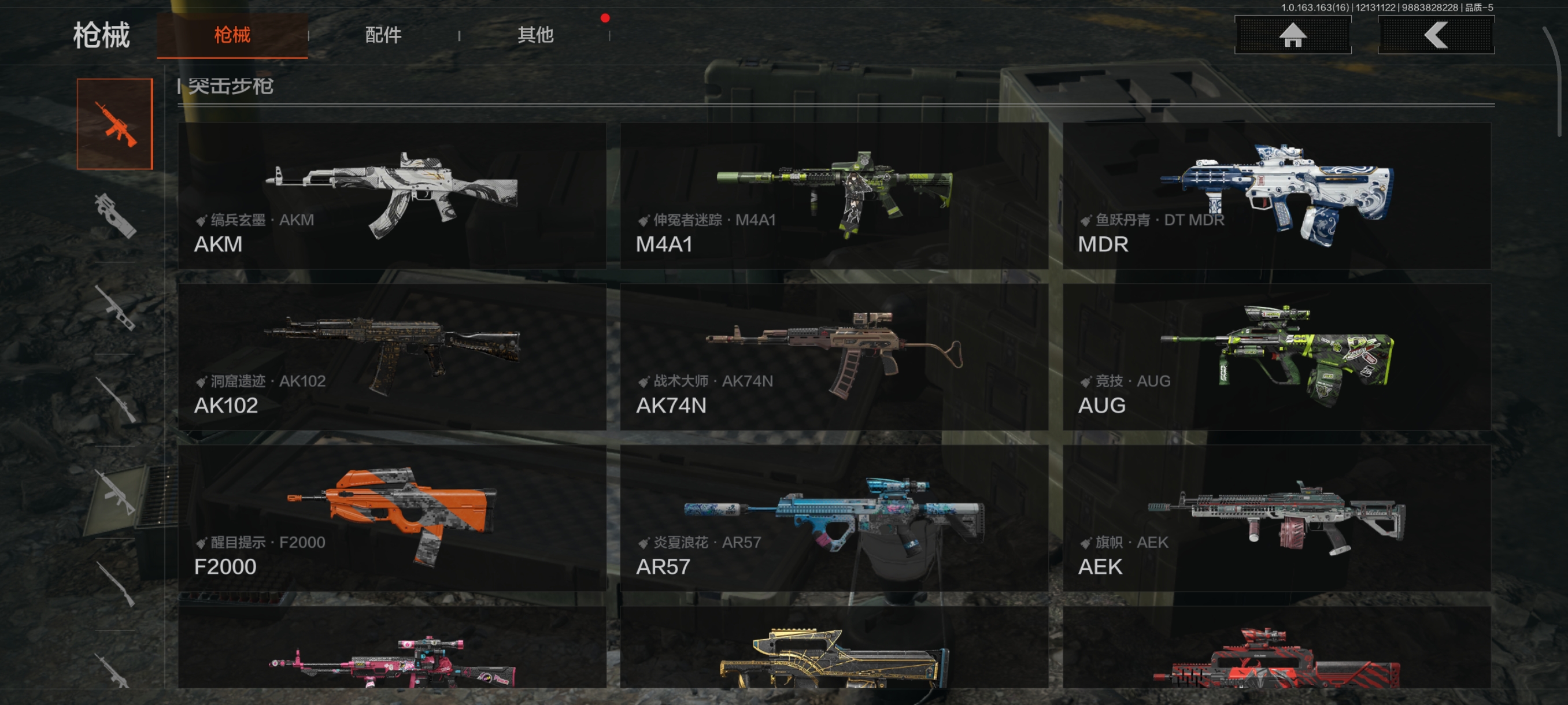
Task: Select the orange assault rifle category icon
Action: coord(114,124)
